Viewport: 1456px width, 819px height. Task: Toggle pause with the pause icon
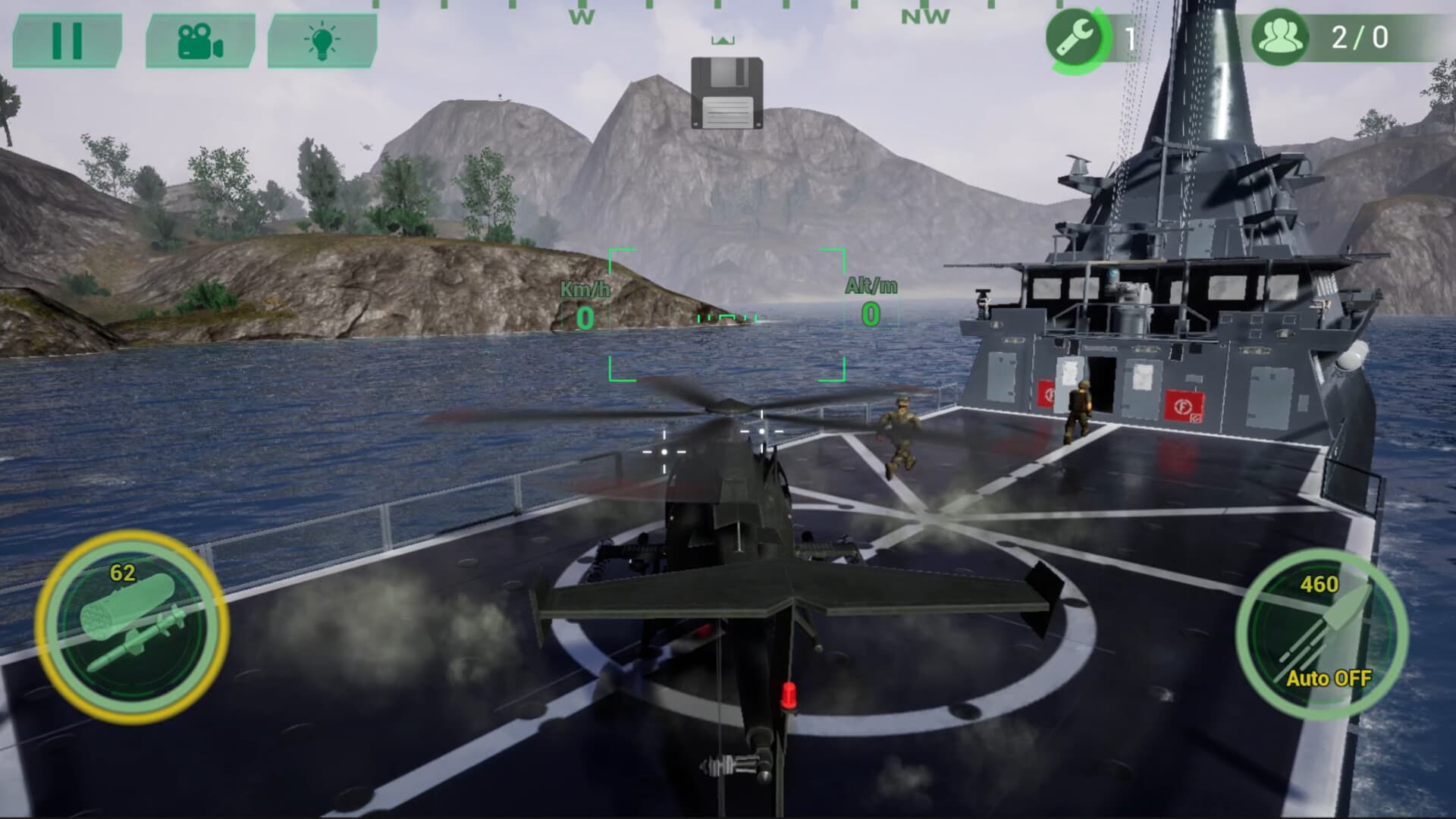tap(67, 42)
